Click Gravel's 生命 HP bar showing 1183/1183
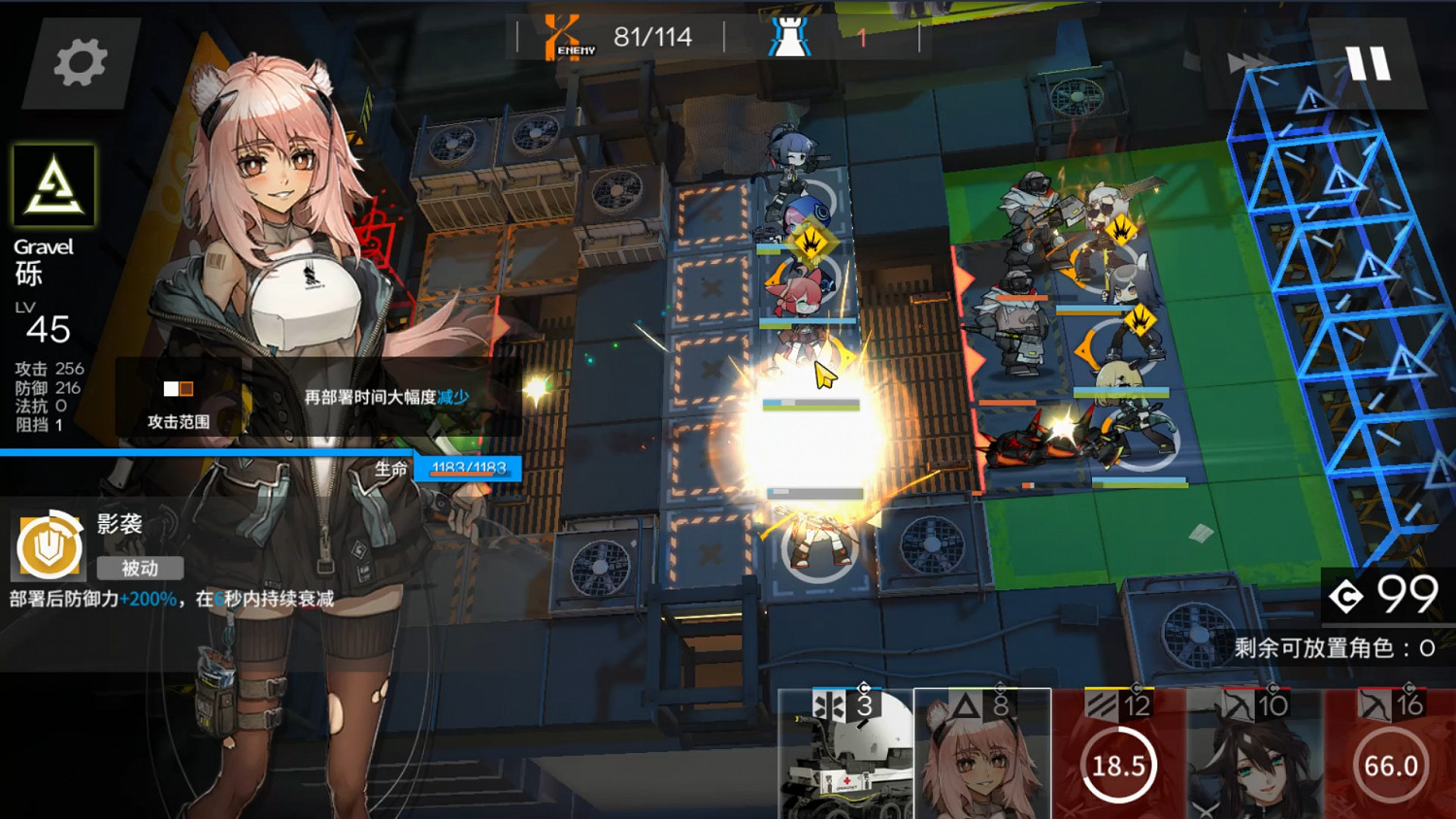 (467, 469)
